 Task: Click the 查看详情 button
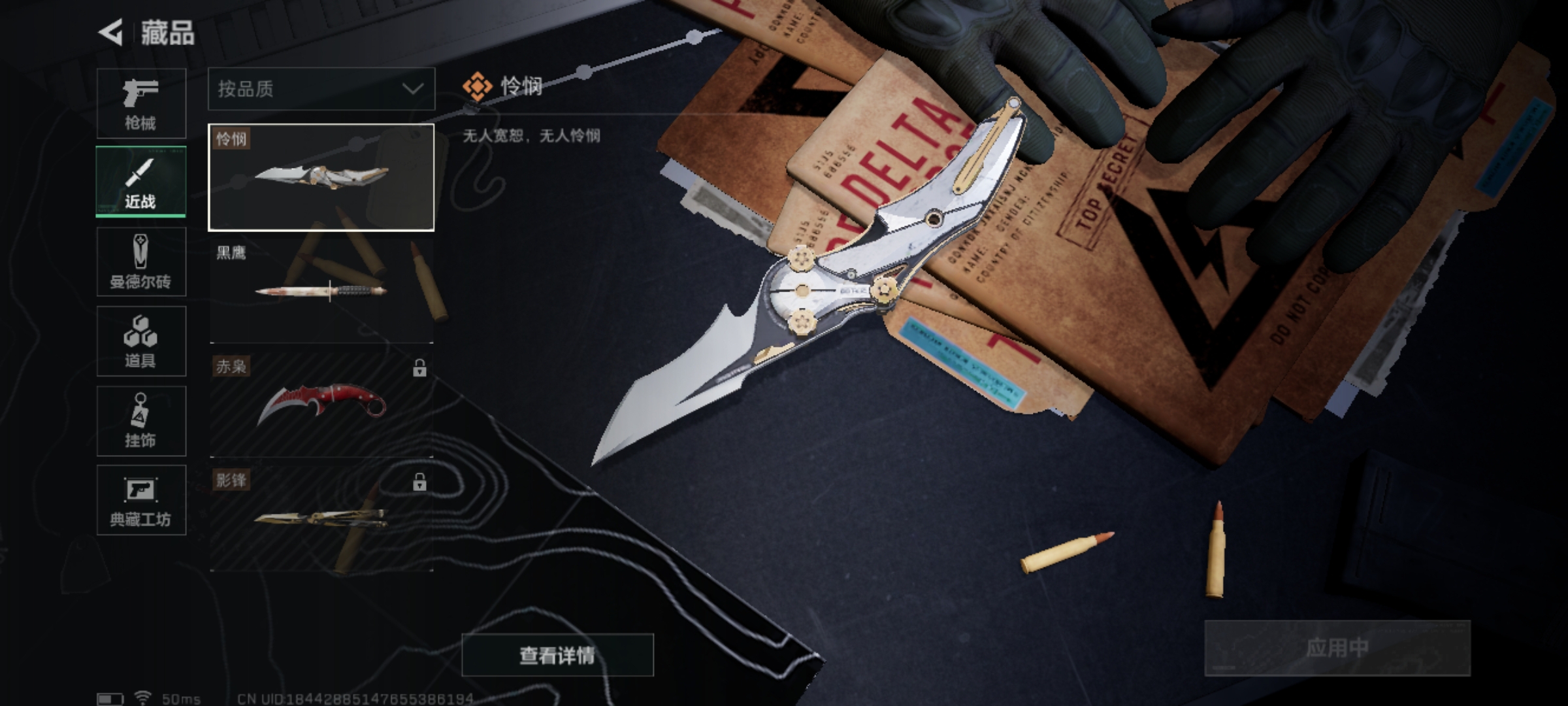click(557, 655)
